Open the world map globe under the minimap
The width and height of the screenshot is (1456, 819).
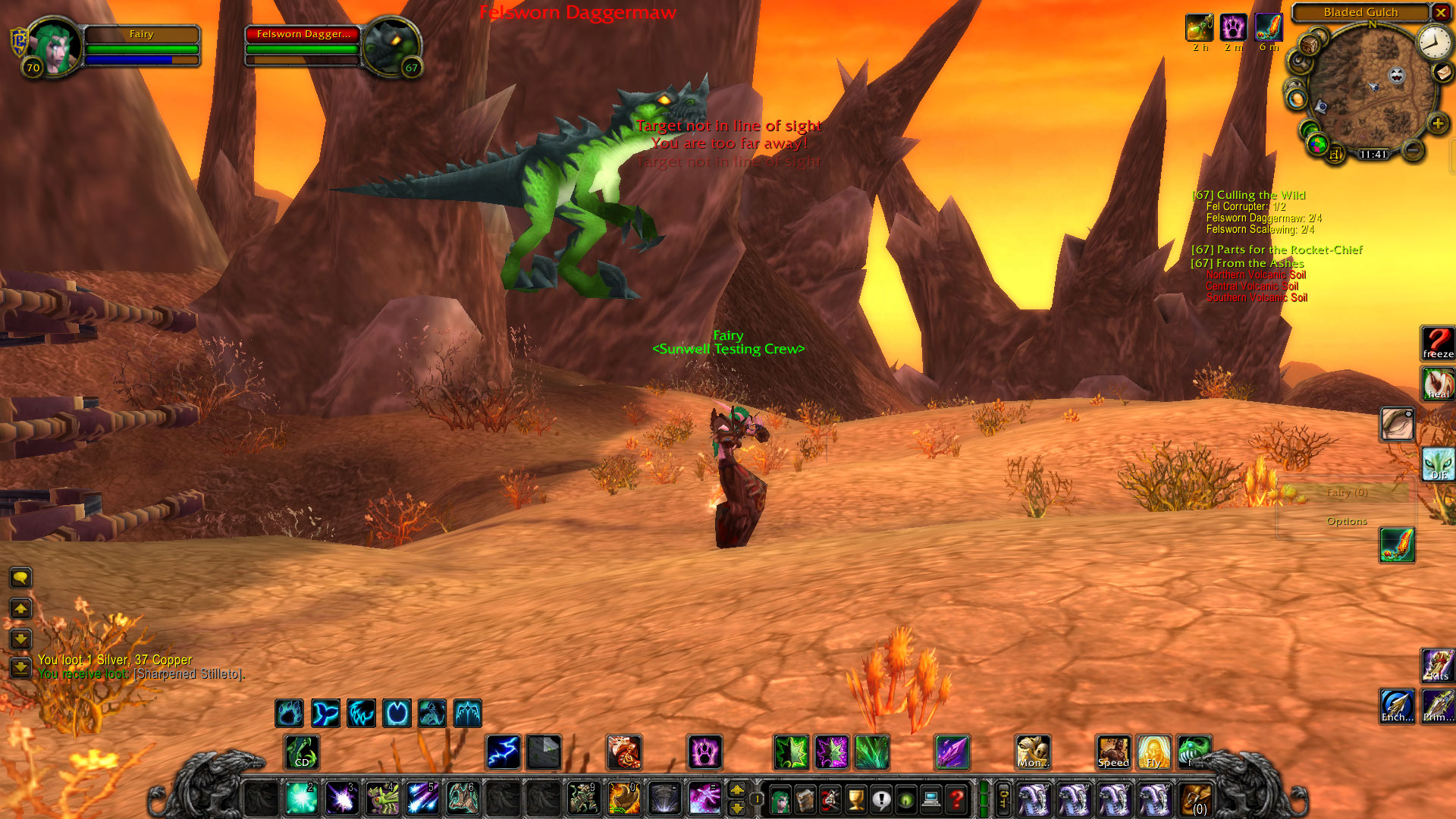click(1317, 143)
